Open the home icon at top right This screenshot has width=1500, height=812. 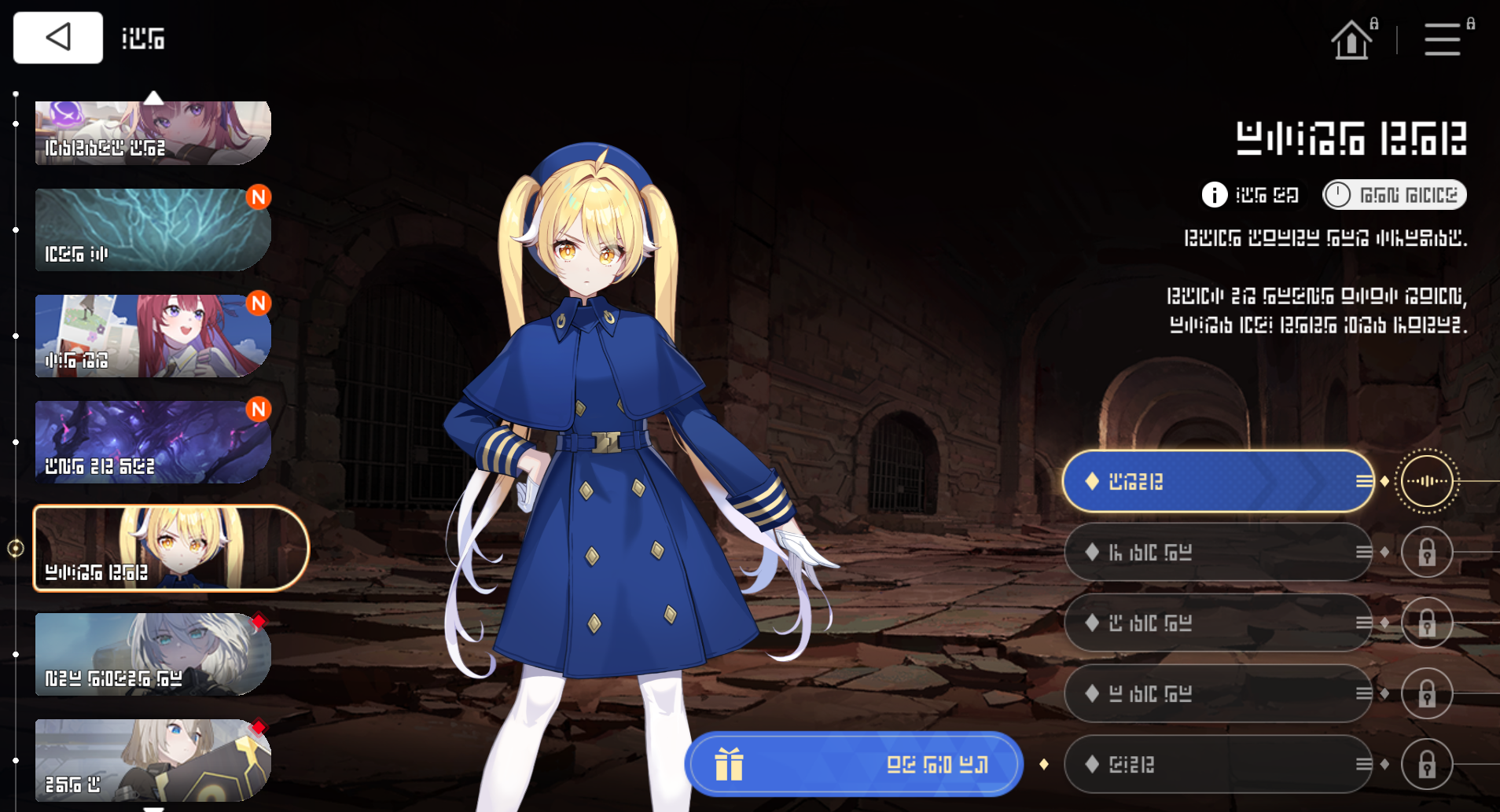coord(1351,39)
